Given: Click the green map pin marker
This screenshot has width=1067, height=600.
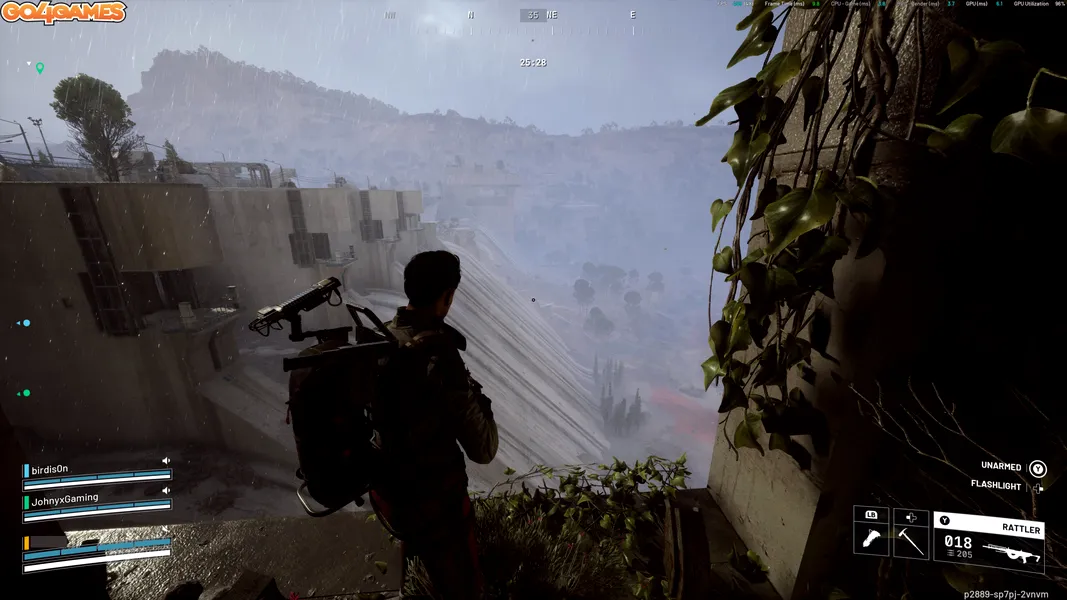Looking at the screenshot, I should tap(40, 68).
